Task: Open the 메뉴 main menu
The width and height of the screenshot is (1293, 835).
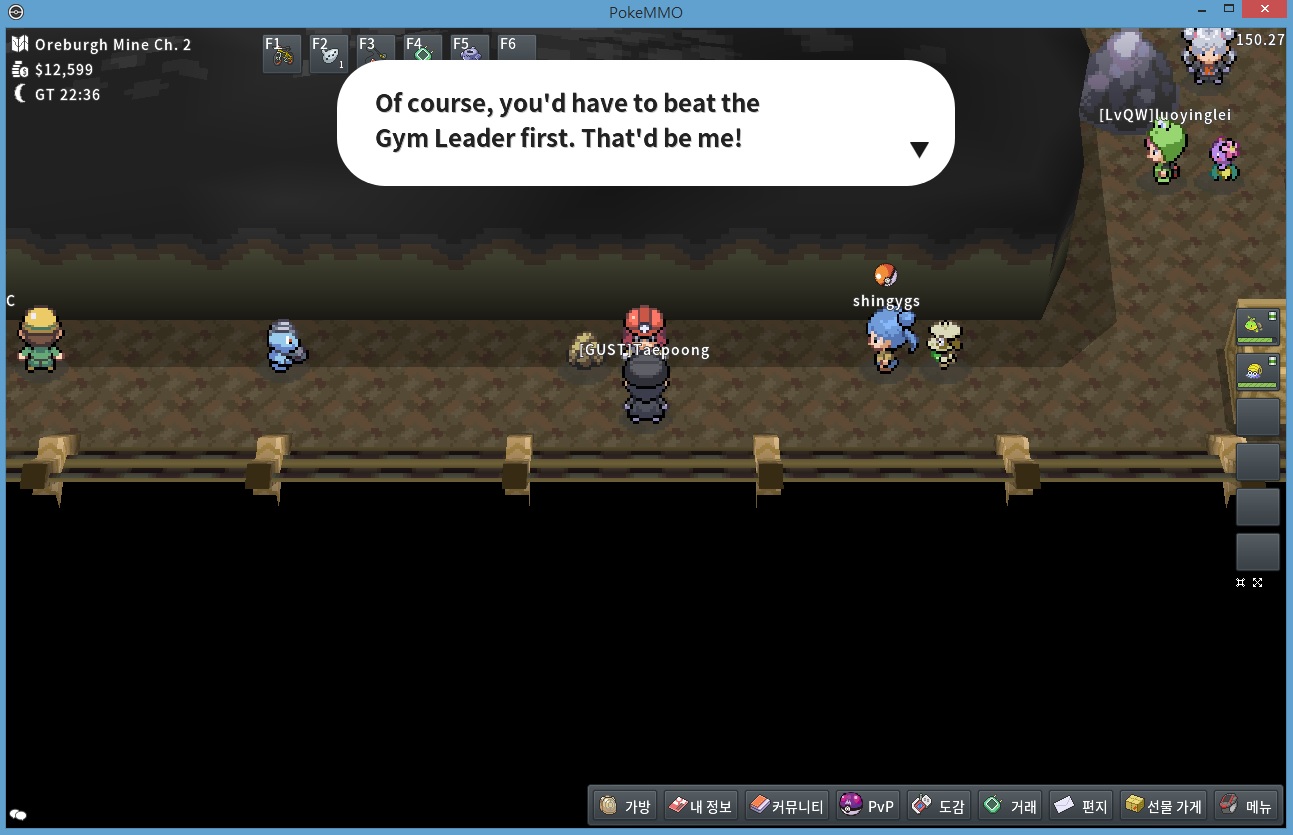Action: click(1245, 805)
